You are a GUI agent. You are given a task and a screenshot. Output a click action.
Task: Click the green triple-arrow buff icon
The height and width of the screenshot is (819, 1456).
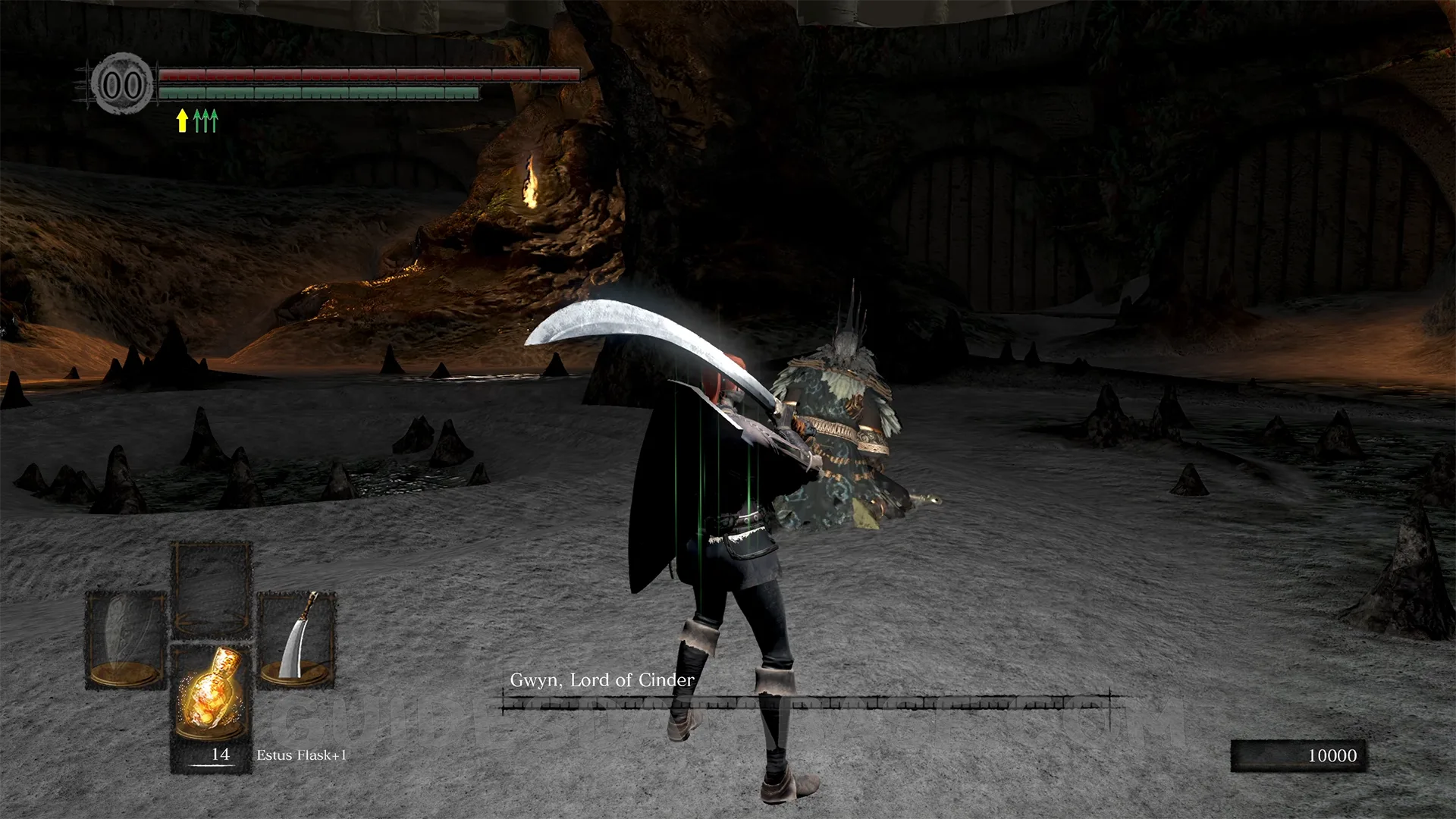pyautogui.click(x=206, y=121)
